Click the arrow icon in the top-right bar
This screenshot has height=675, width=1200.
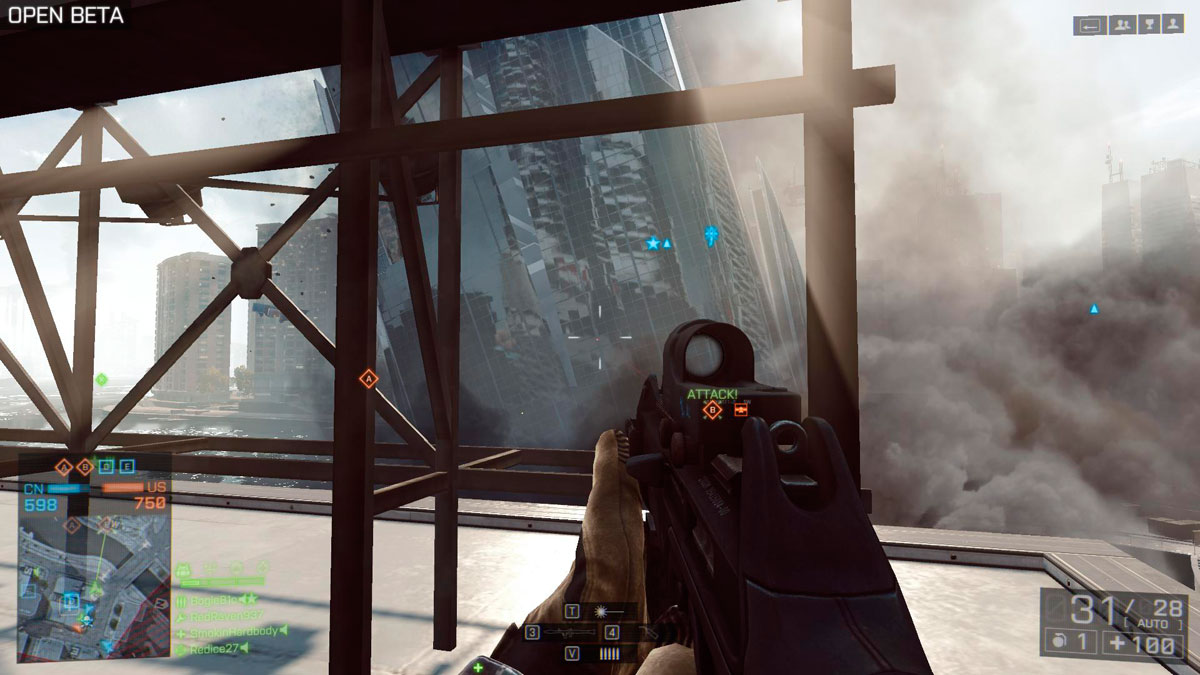click(x=1090, y=25)
